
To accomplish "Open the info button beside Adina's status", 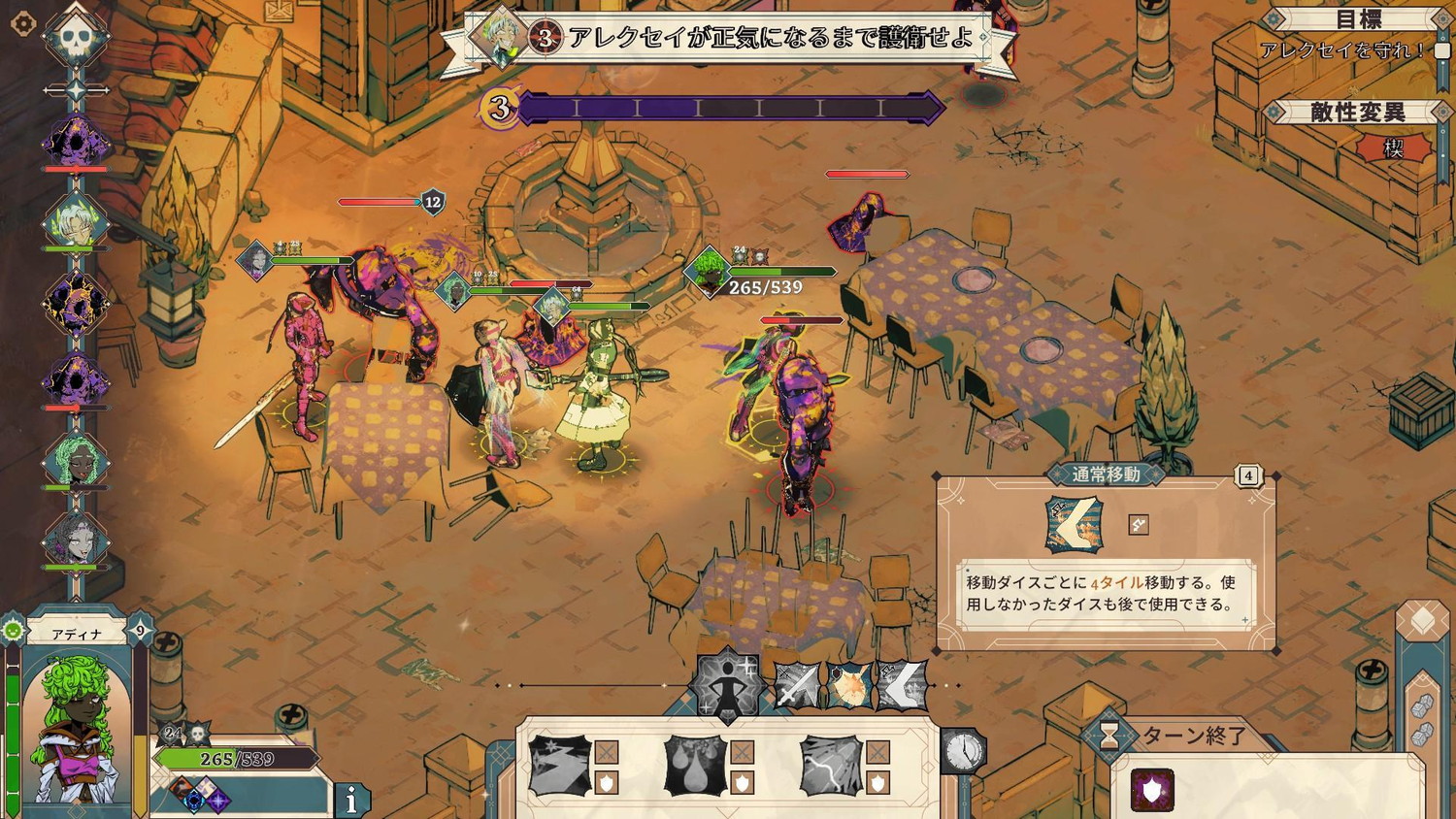I will click(351, 799).
